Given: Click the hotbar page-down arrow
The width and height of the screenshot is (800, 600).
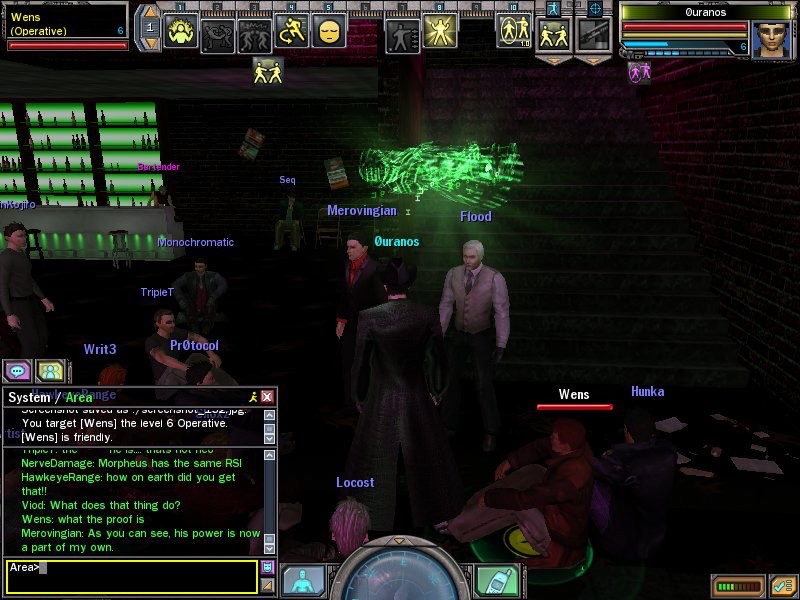Looking at the screenshot, I should coord(149,42).
